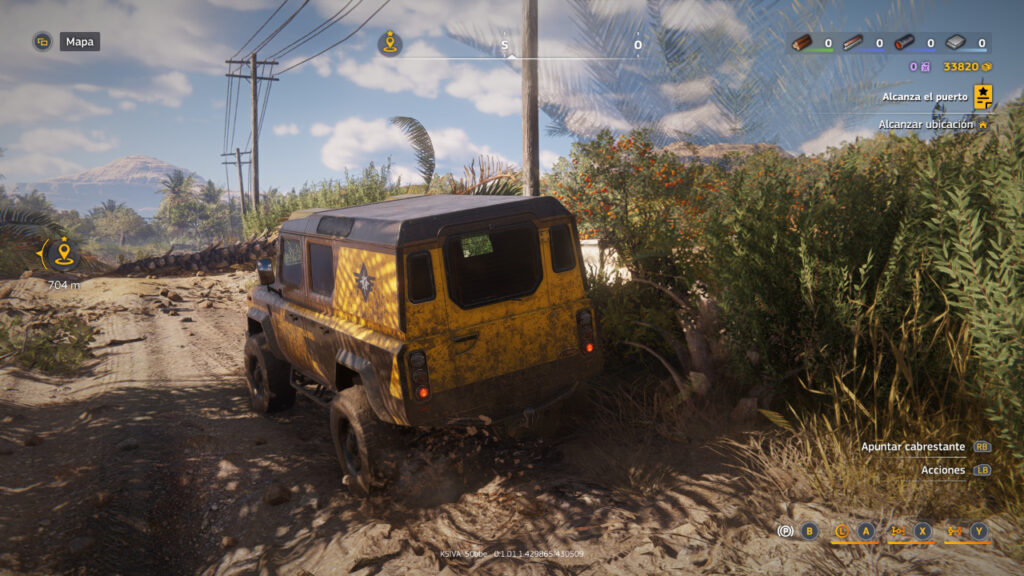The width and height of the screenshot is (1024, 576).
Task: Toggle the low gear 'L' indicator
Action: (841, 531)
